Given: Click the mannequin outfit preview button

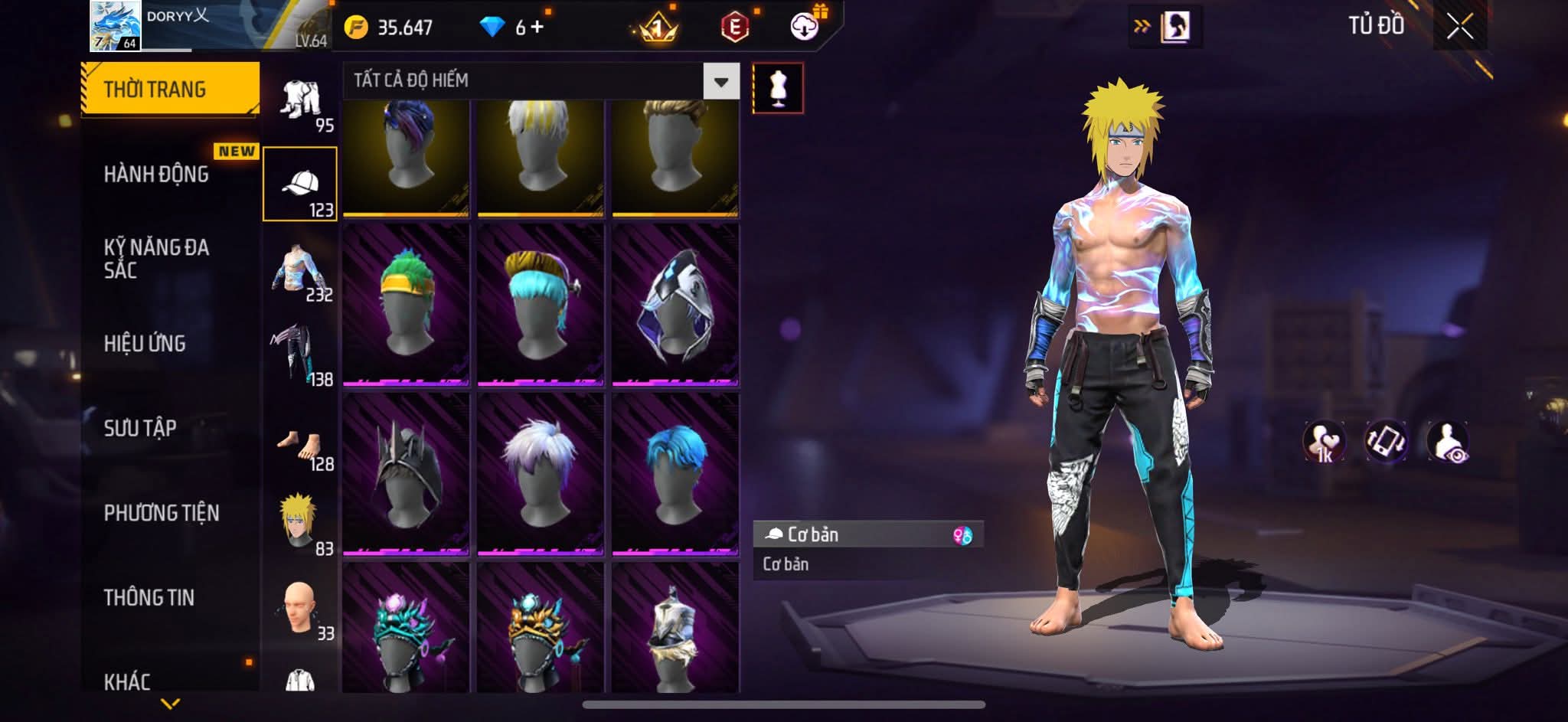Looking at the screenshot, I should pos(778,88).
